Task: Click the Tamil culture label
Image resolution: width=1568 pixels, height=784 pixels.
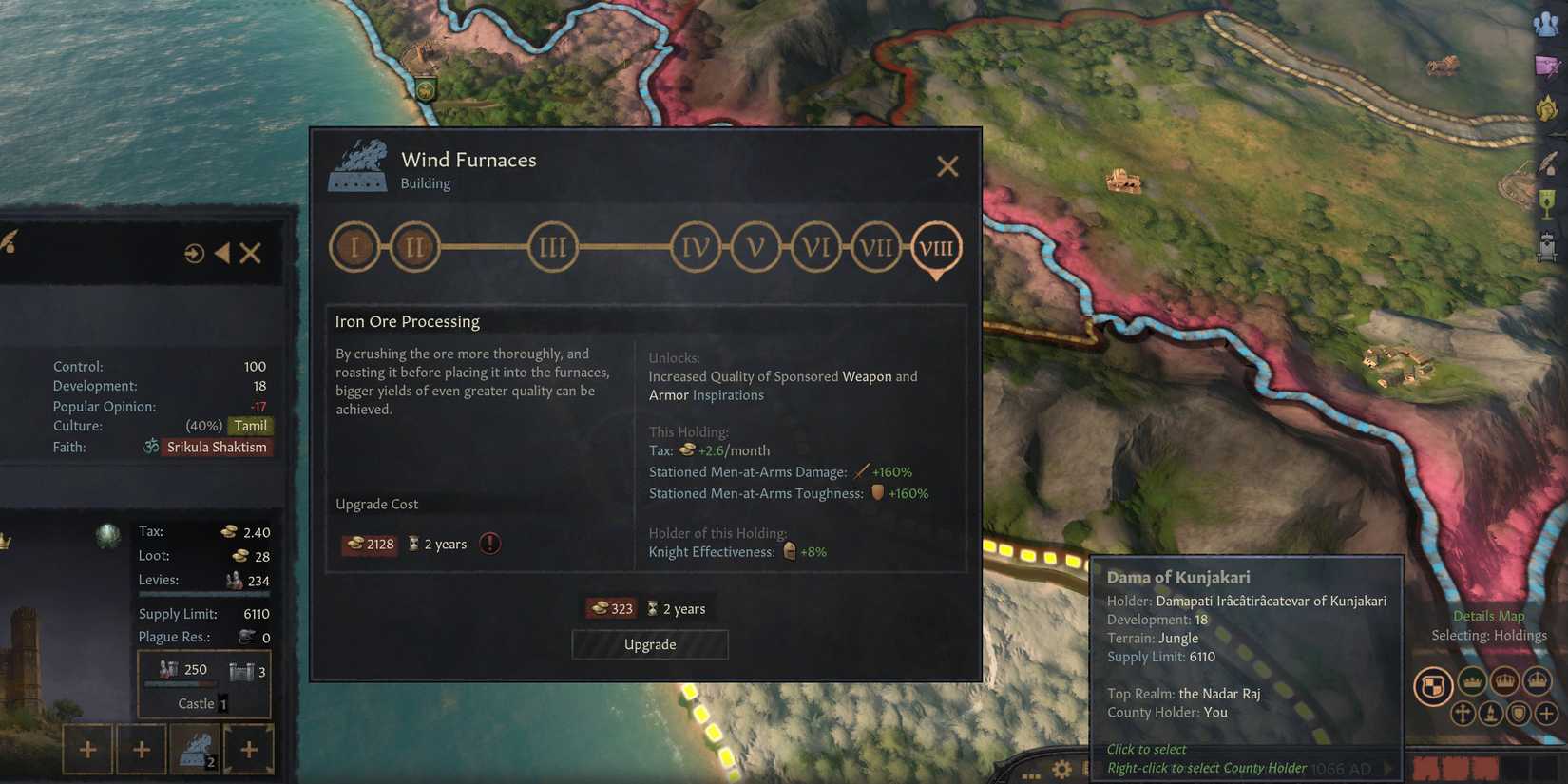Action: (251, 426)
